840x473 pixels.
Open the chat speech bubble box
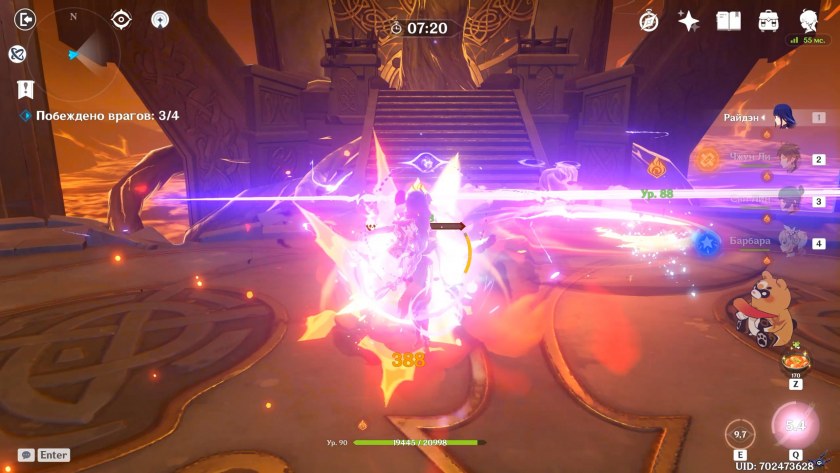click(x=26, y=455)
